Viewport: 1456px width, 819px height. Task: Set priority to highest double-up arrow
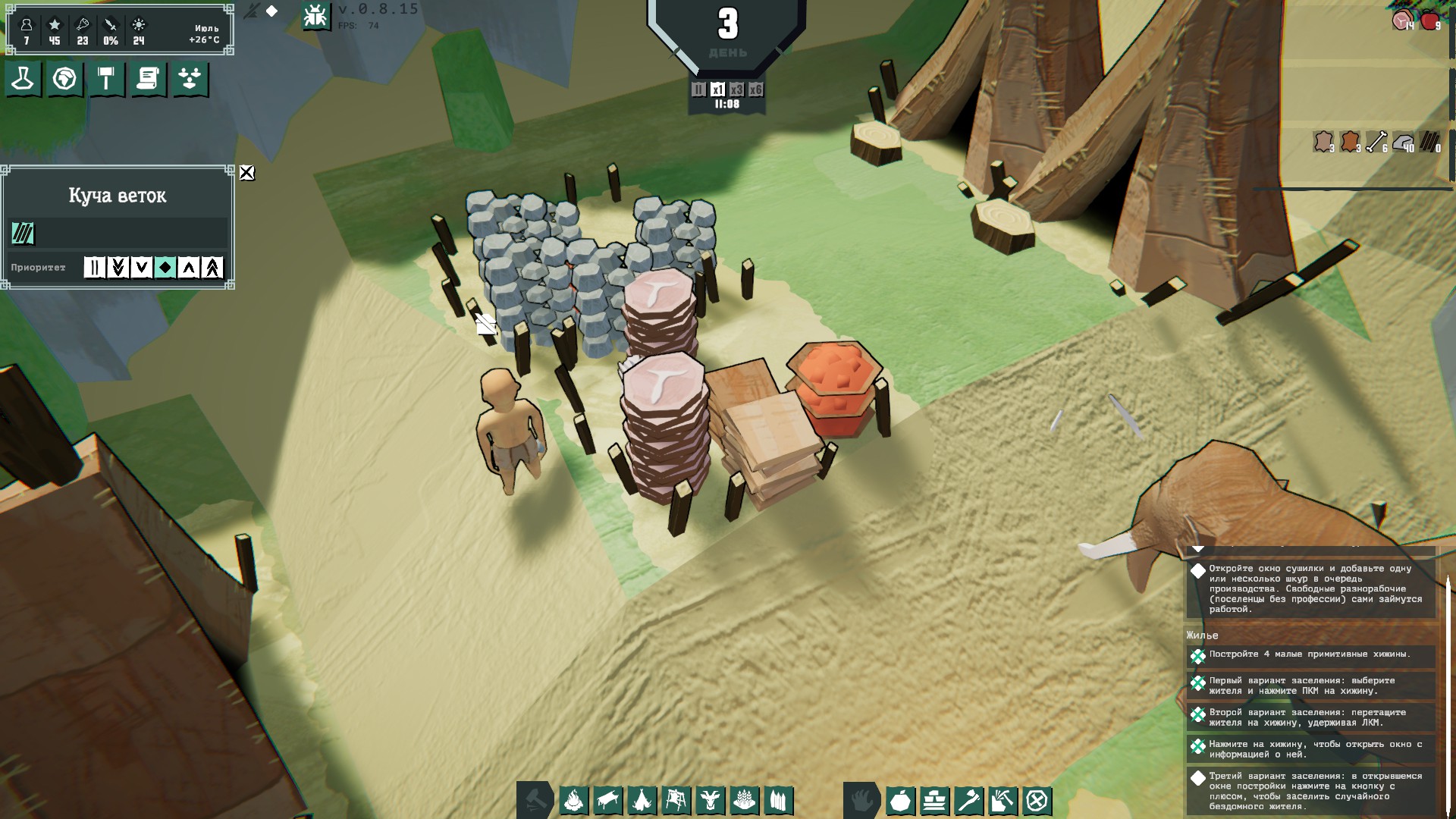click(212, 267)
